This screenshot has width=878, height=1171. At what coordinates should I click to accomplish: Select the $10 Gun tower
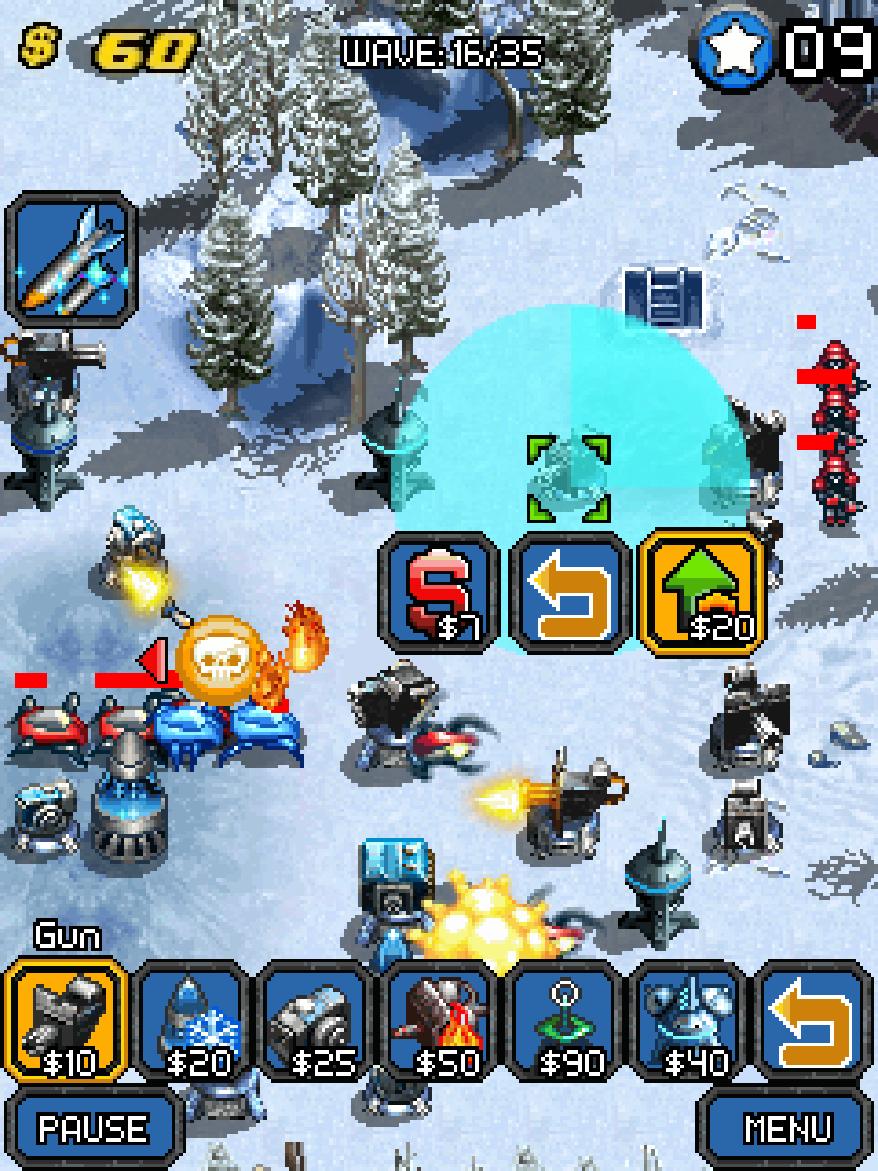(66, 1022)
